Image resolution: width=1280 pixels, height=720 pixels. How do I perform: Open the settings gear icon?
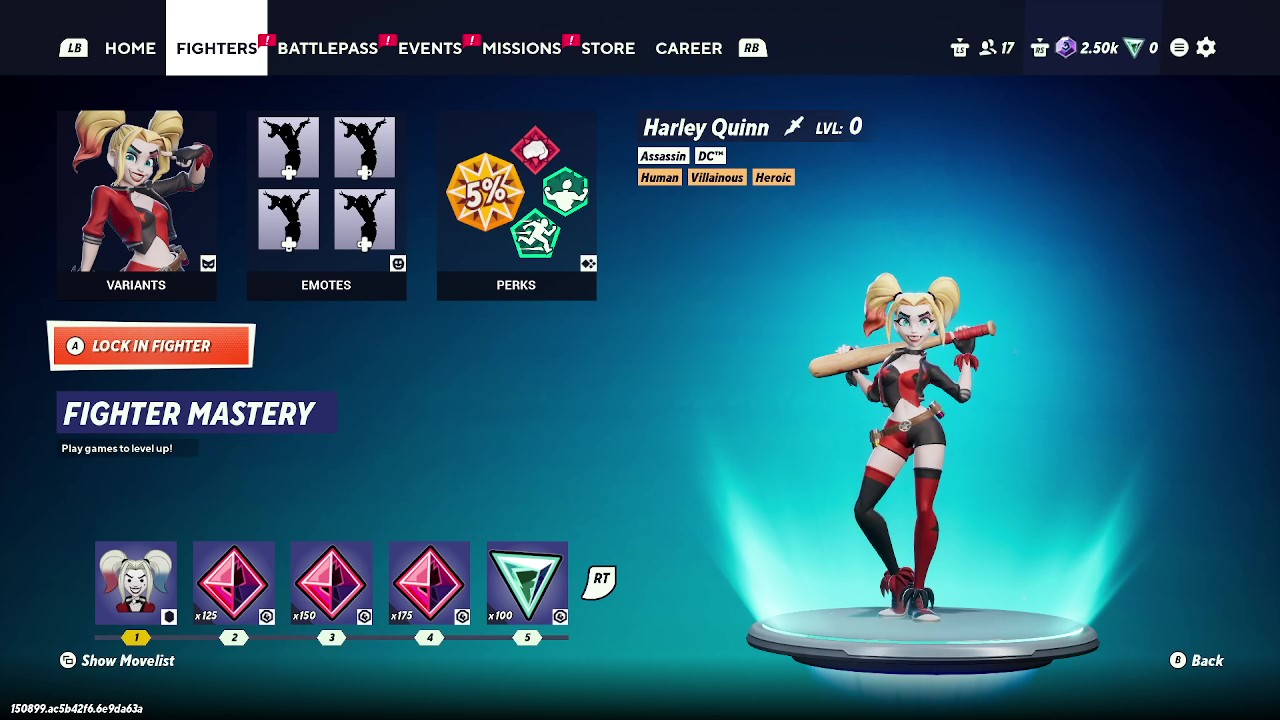[1205, 47]
